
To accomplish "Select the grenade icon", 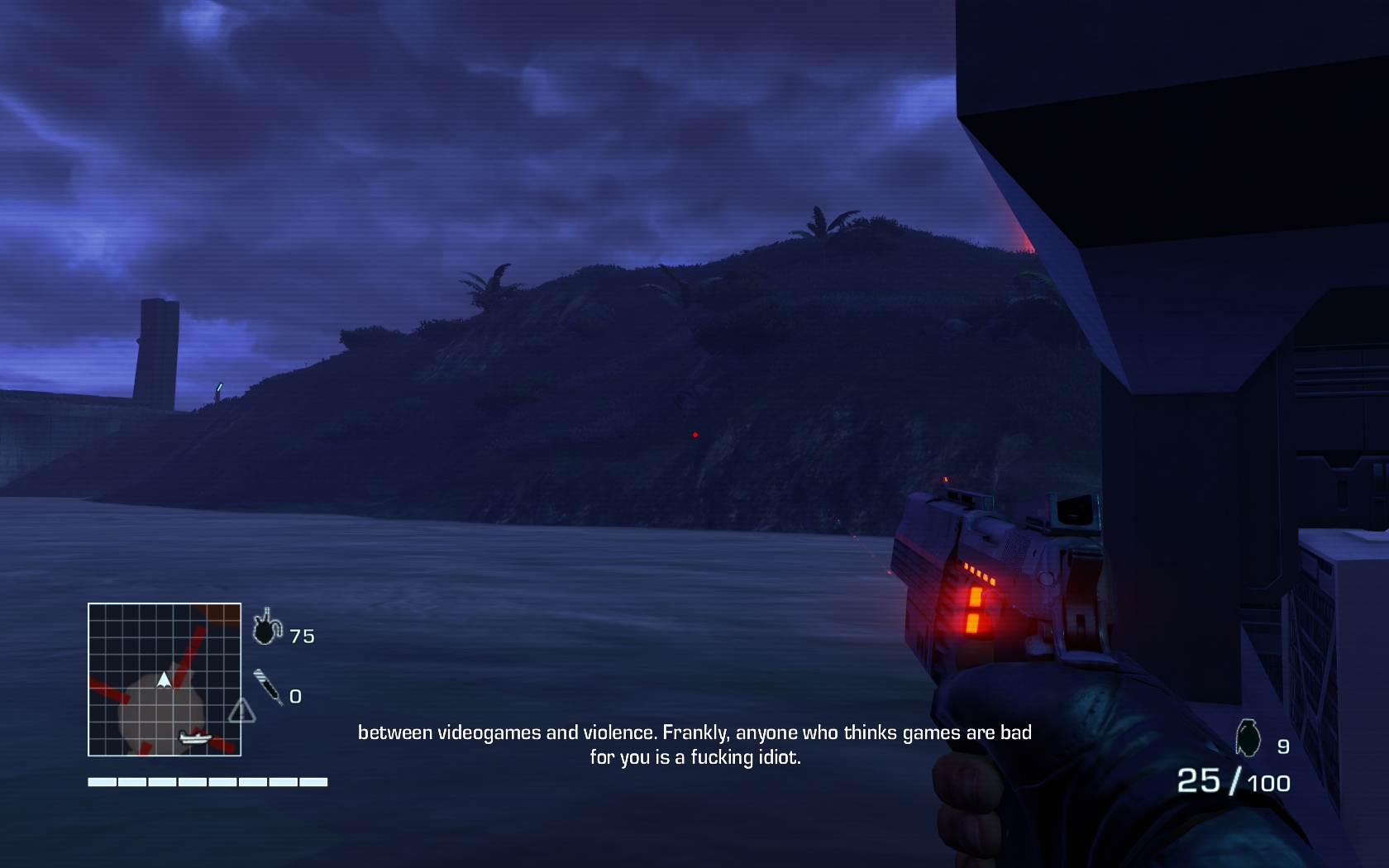I will point(1248,738).
